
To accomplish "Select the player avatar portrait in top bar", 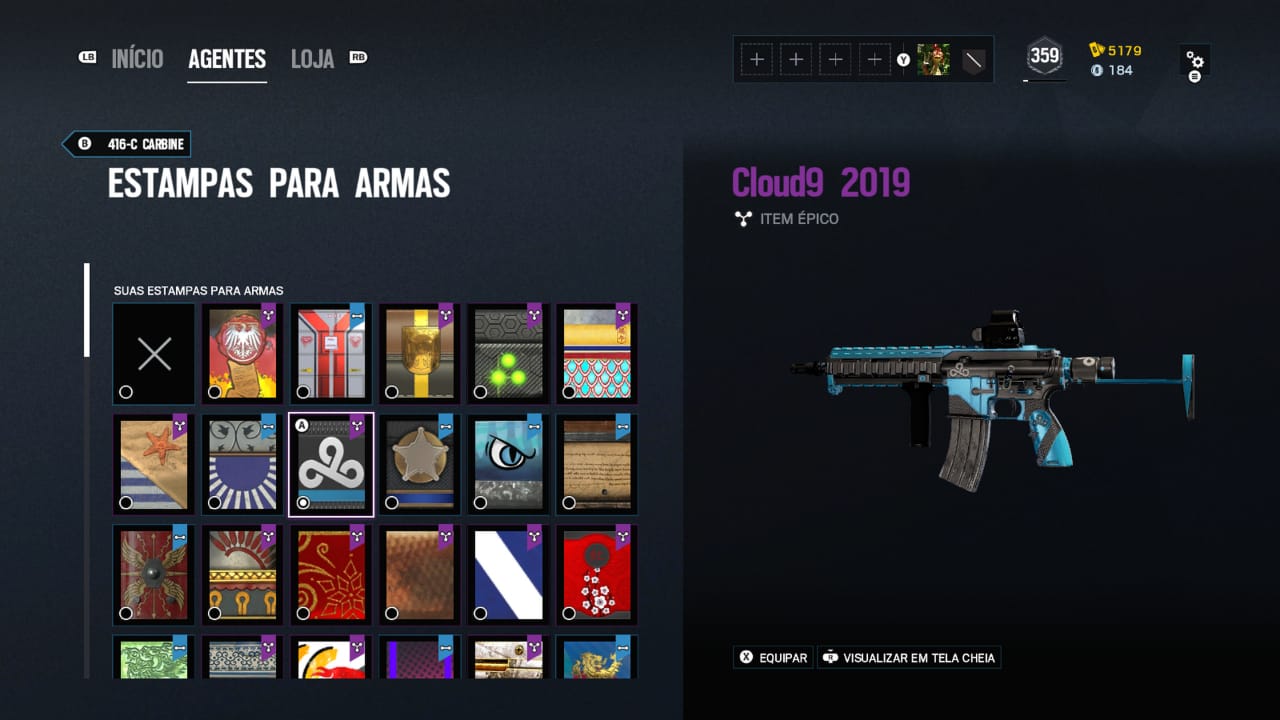I will click(x=934, y=59).
